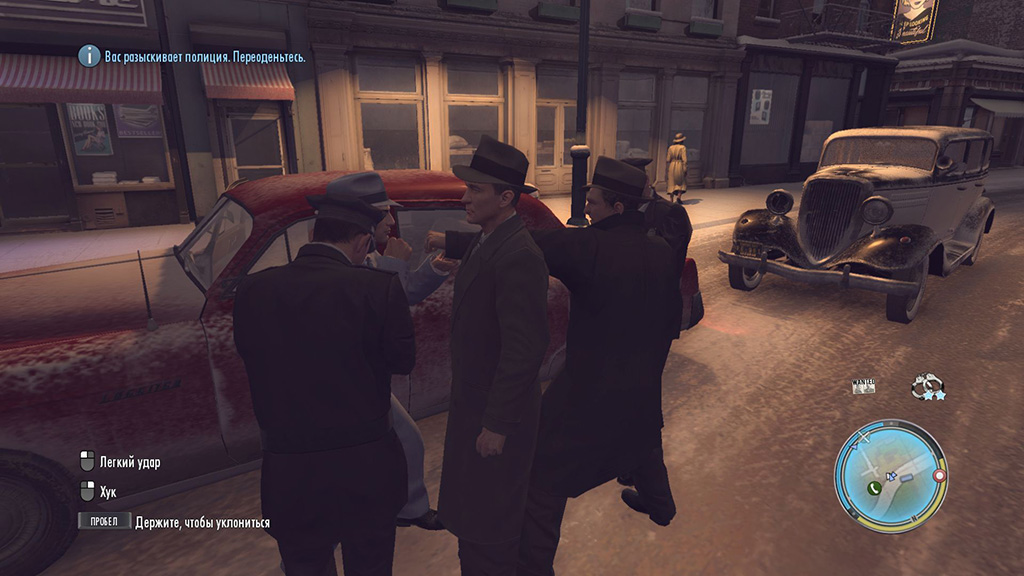Click the handcuffs wanted-level icon
This screenshot has width=1024, height=576.
coord(927,385)
